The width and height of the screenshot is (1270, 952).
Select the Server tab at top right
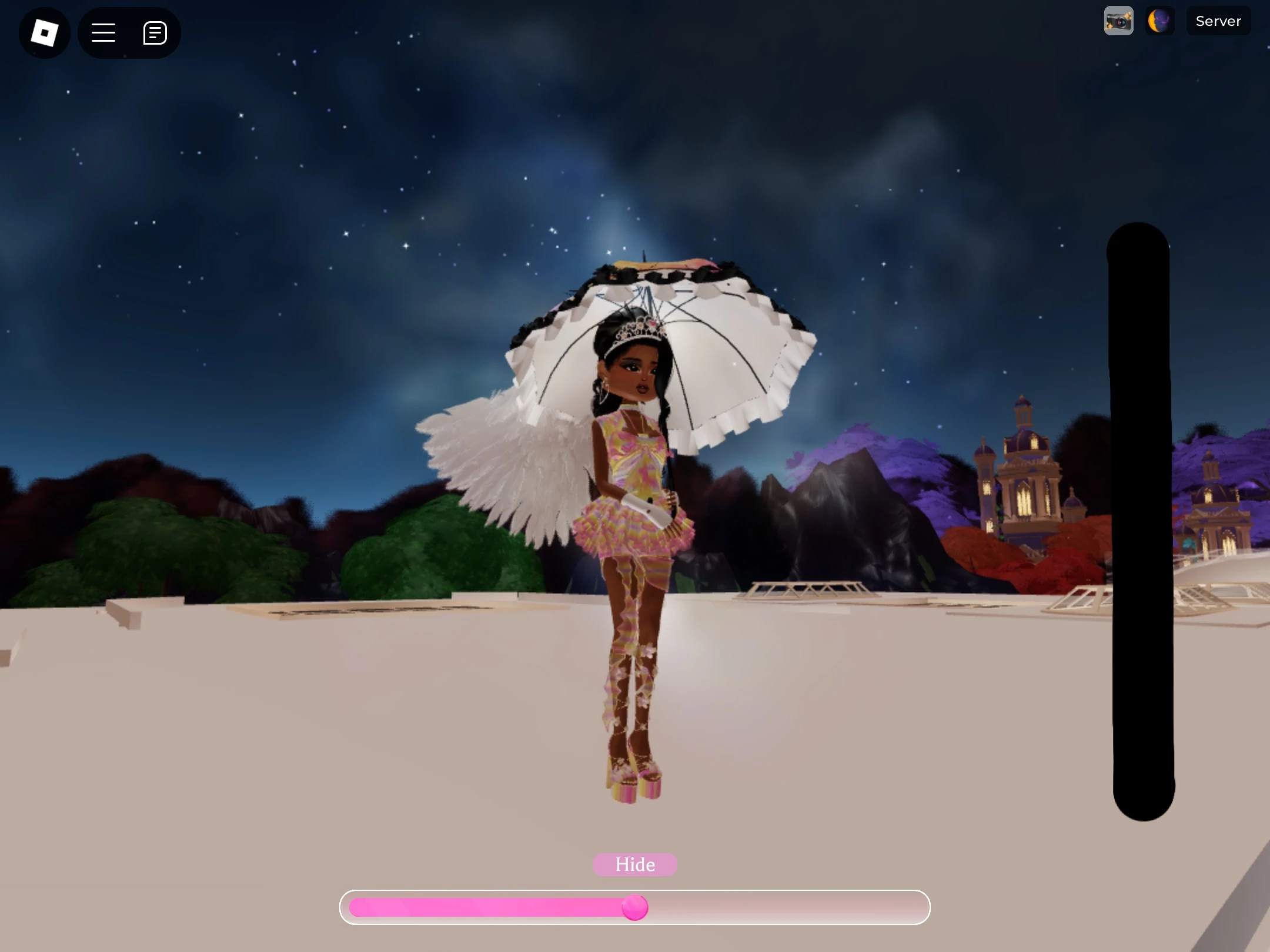click(1218, 21)
